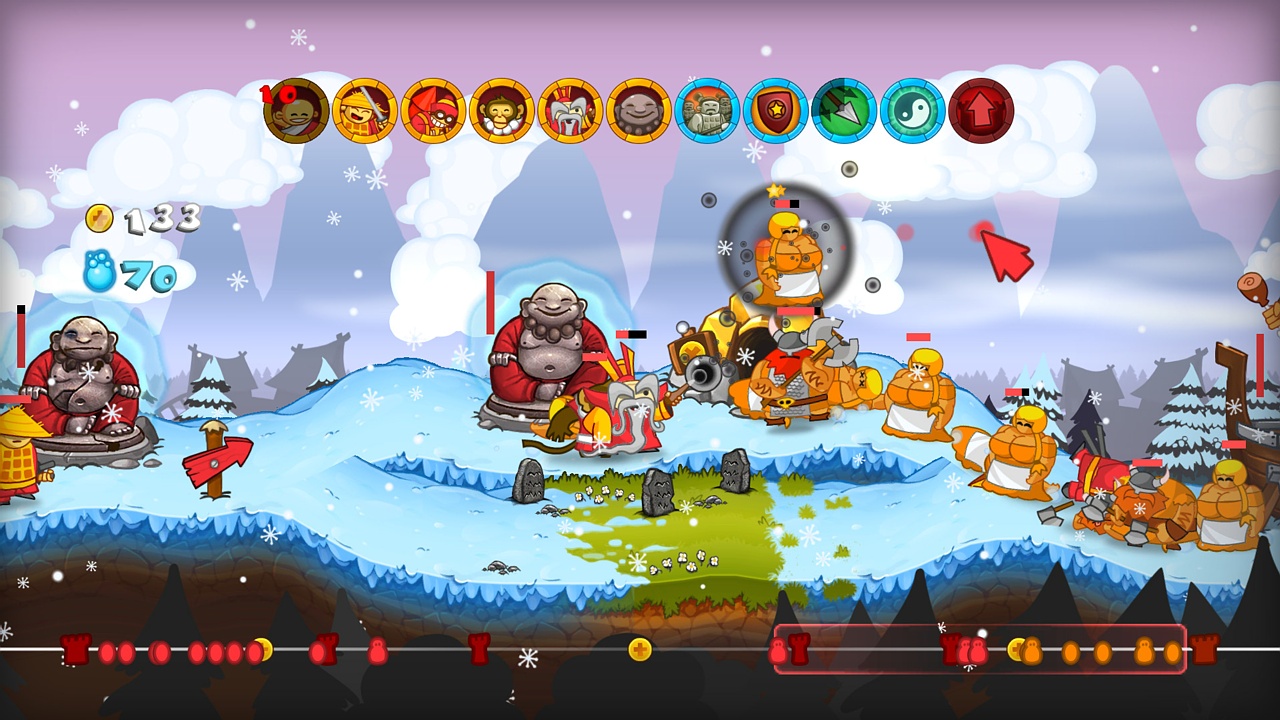Select the terracotta statue icon
This screenshot has height=720, width=1280.
709,110
